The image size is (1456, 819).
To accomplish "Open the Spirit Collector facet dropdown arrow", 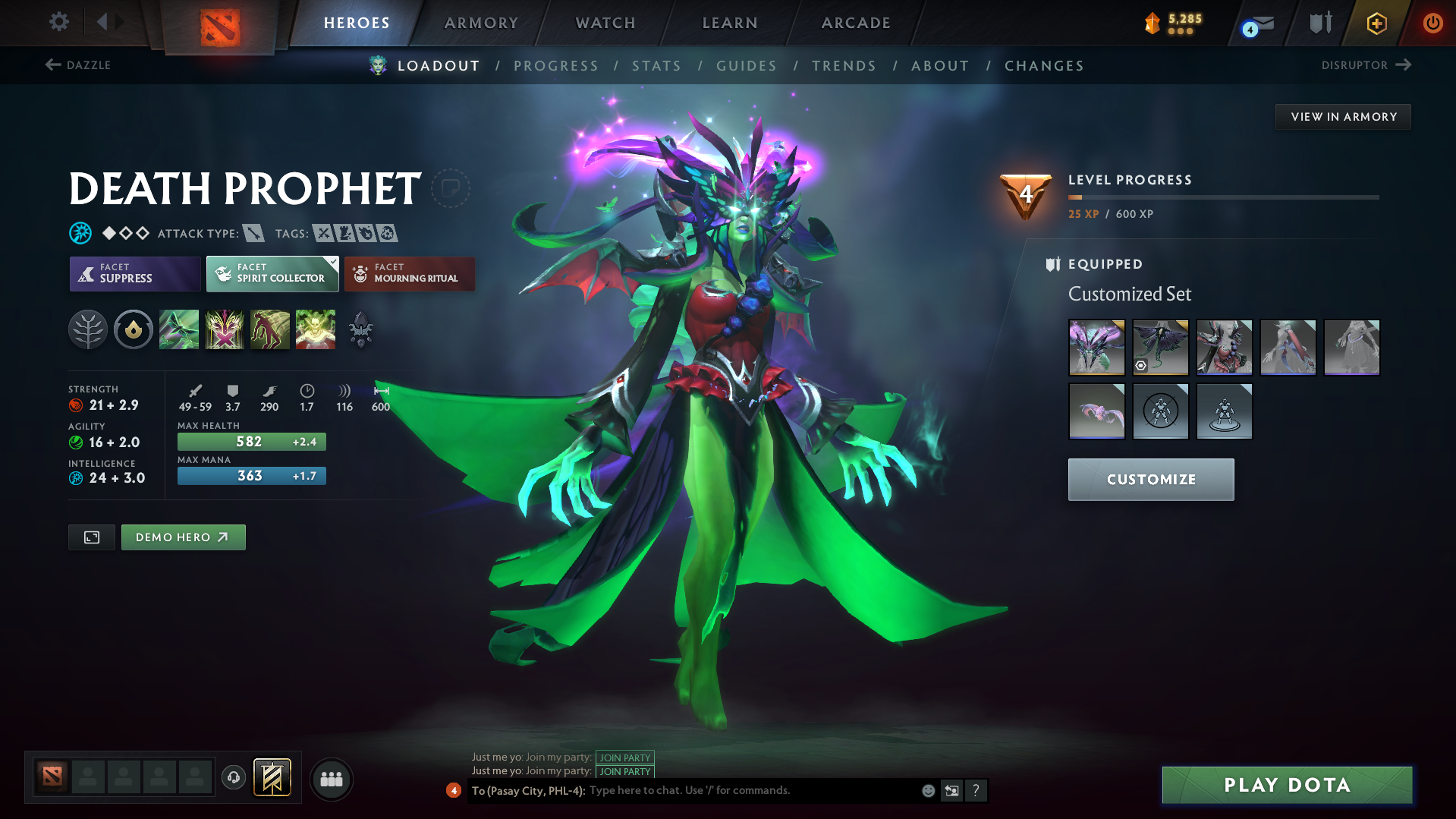I will [x=332, y=262].
